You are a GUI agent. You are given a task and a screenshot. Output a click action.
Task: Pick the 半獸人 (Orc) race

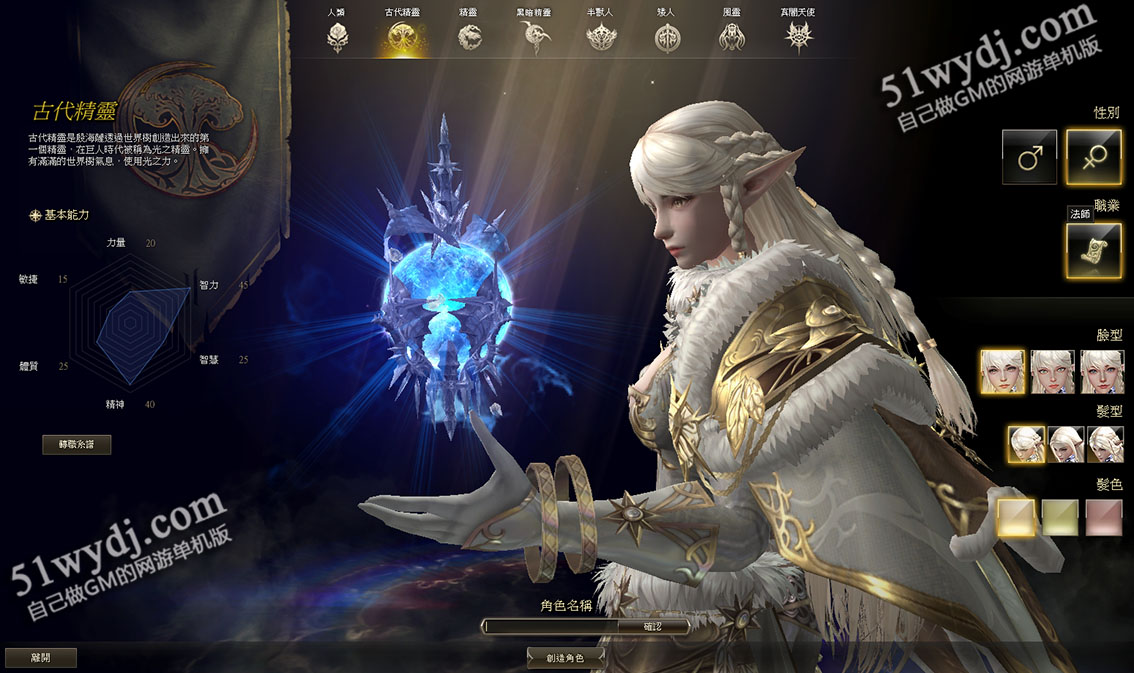point(602,37)
